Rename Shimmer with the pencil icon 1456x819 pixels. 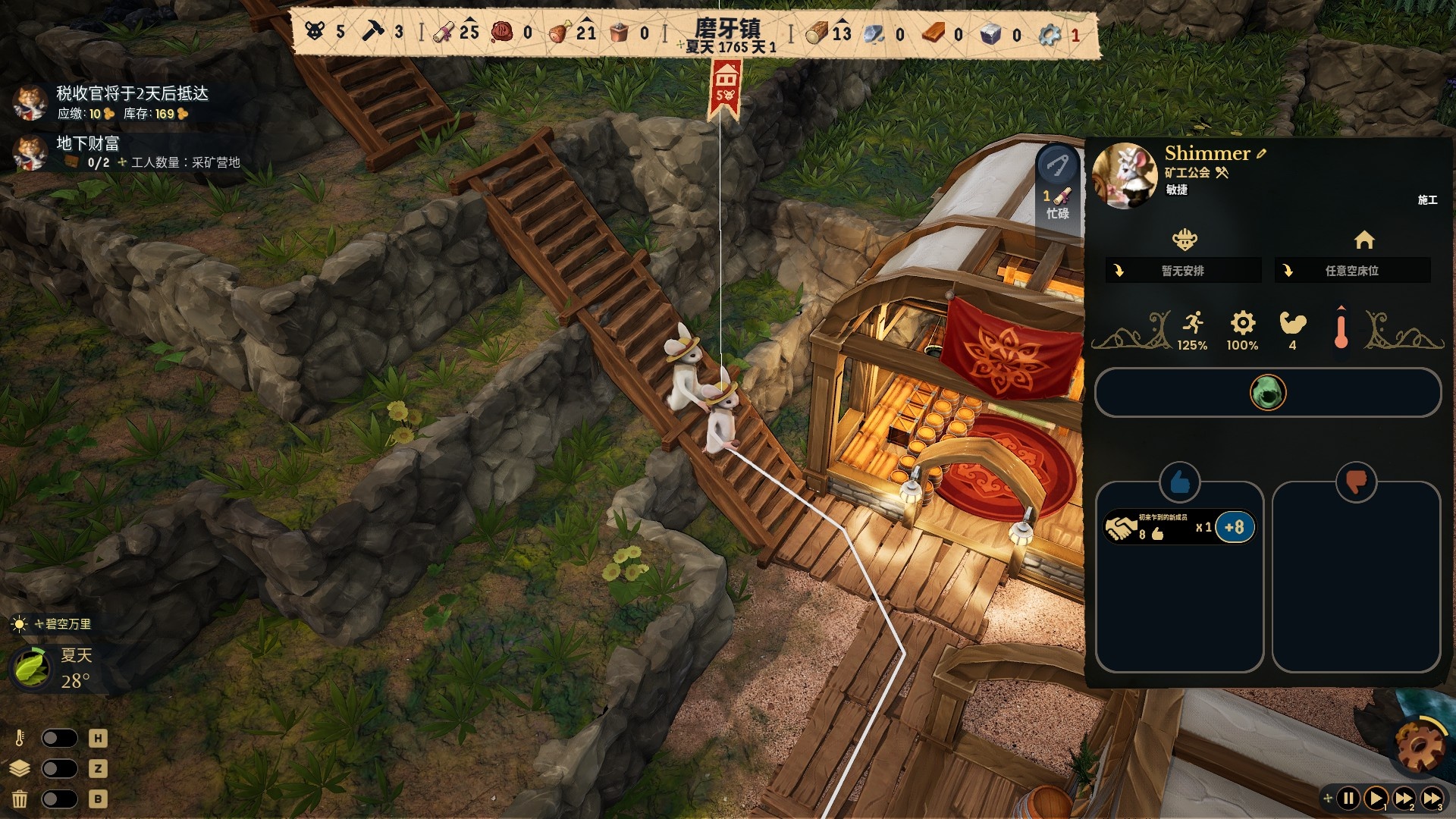[x=1261, y=153]
